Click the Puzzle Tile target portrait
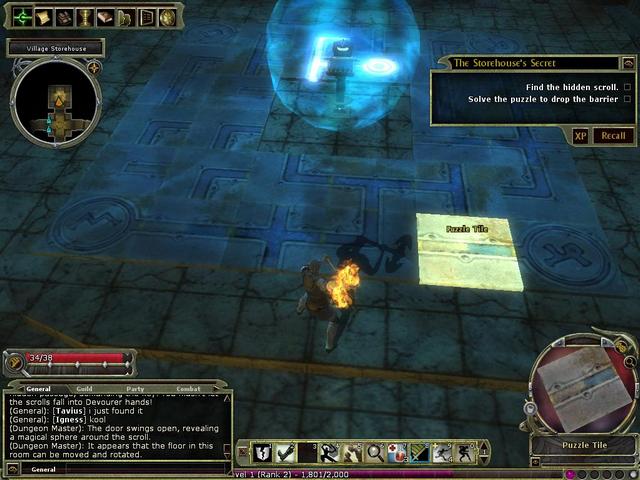Viewport: 640px width, 480px height. [x=581, y=386]
